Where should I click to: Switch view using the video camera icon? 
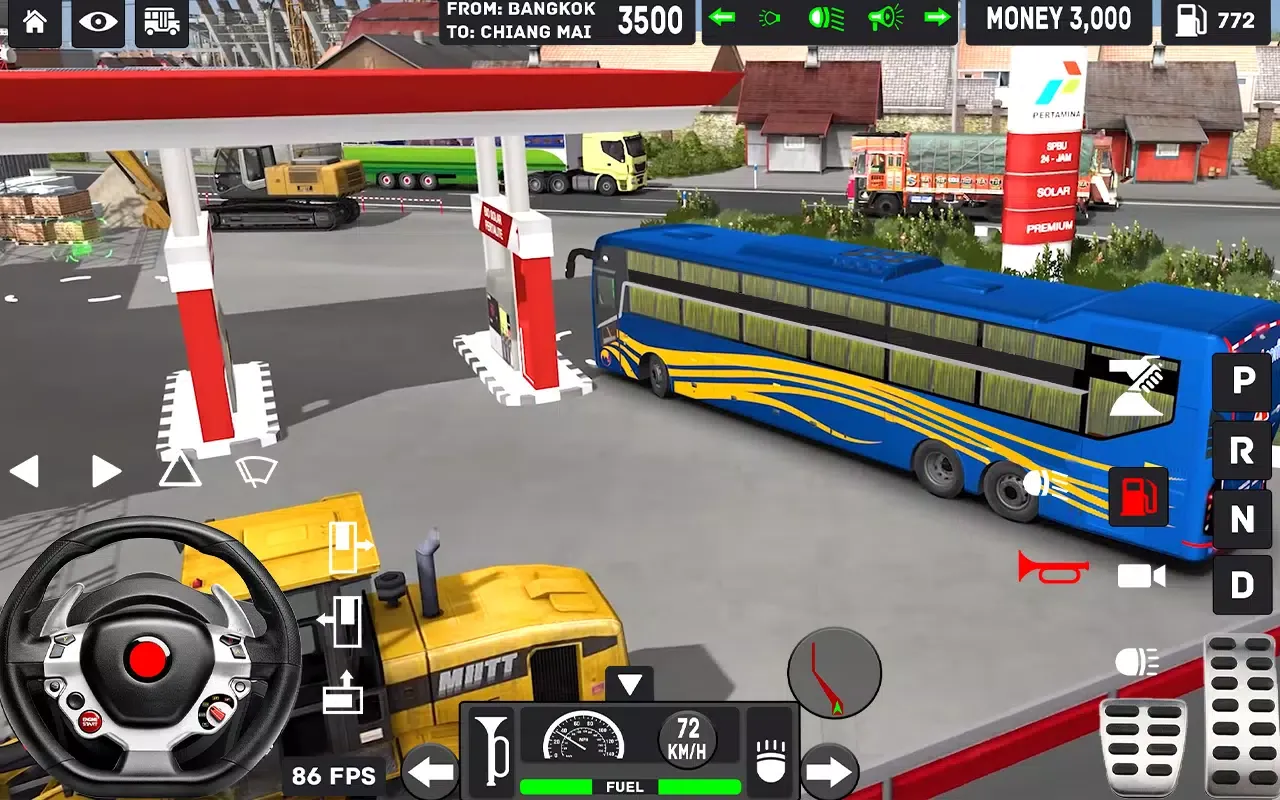1141,576
